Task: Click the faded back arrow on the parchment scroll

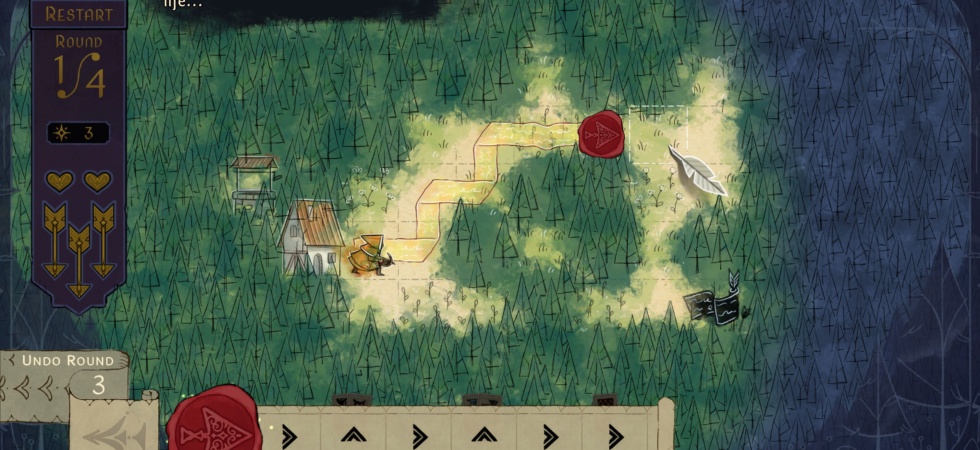Action: point(116,432)
